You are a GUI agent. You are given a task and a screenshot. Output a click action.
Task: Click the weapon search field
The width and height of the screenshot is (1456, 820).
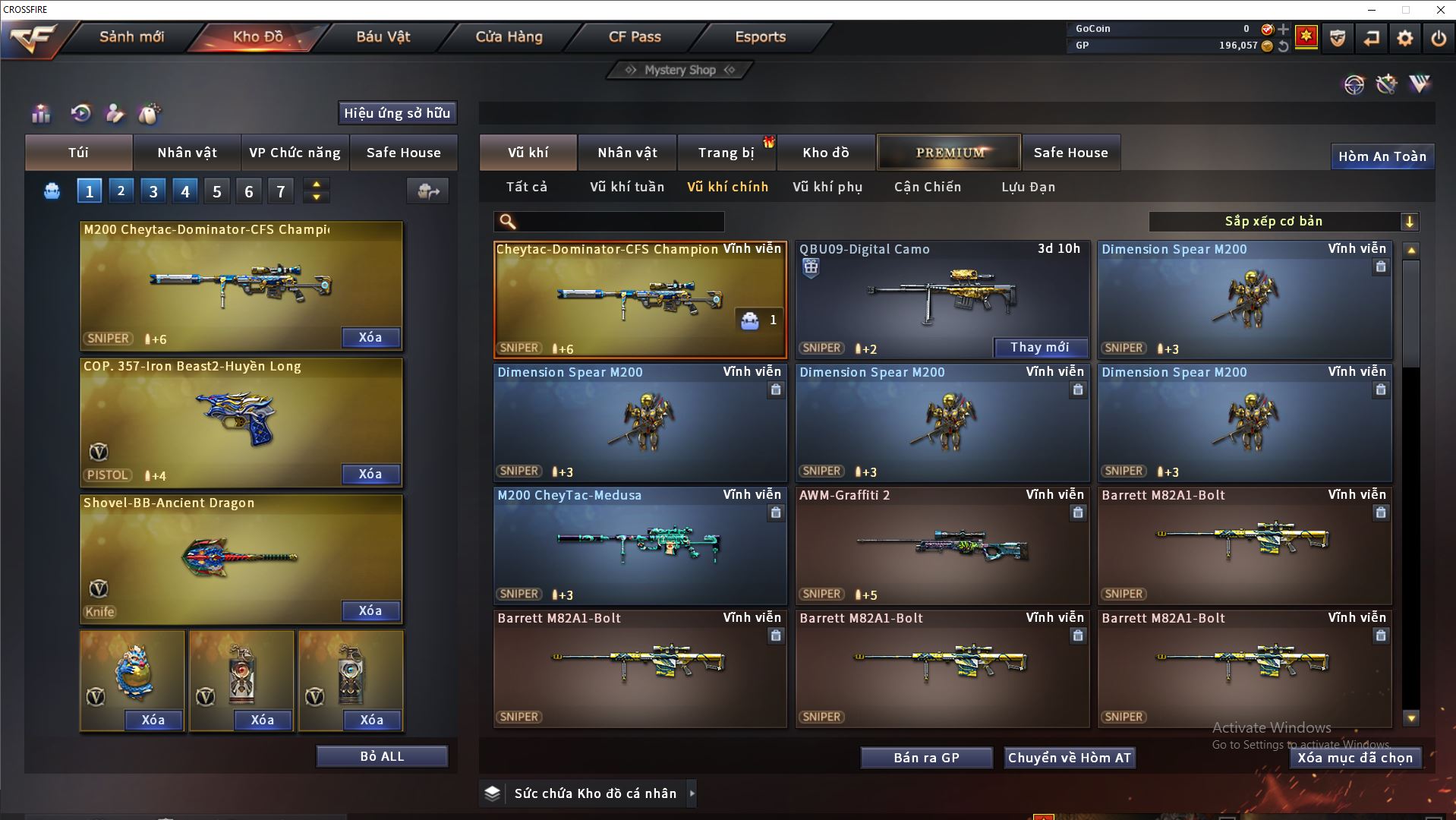pyautogui.click(x=619, y=222)
